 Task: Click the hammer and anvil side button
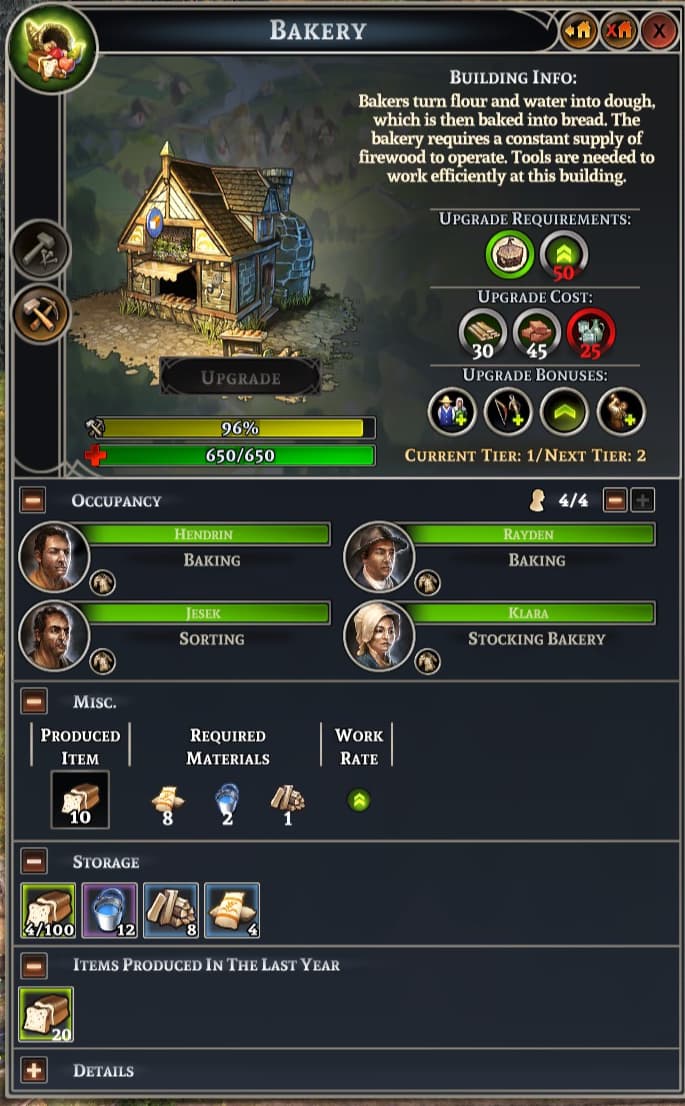point(42,249)
